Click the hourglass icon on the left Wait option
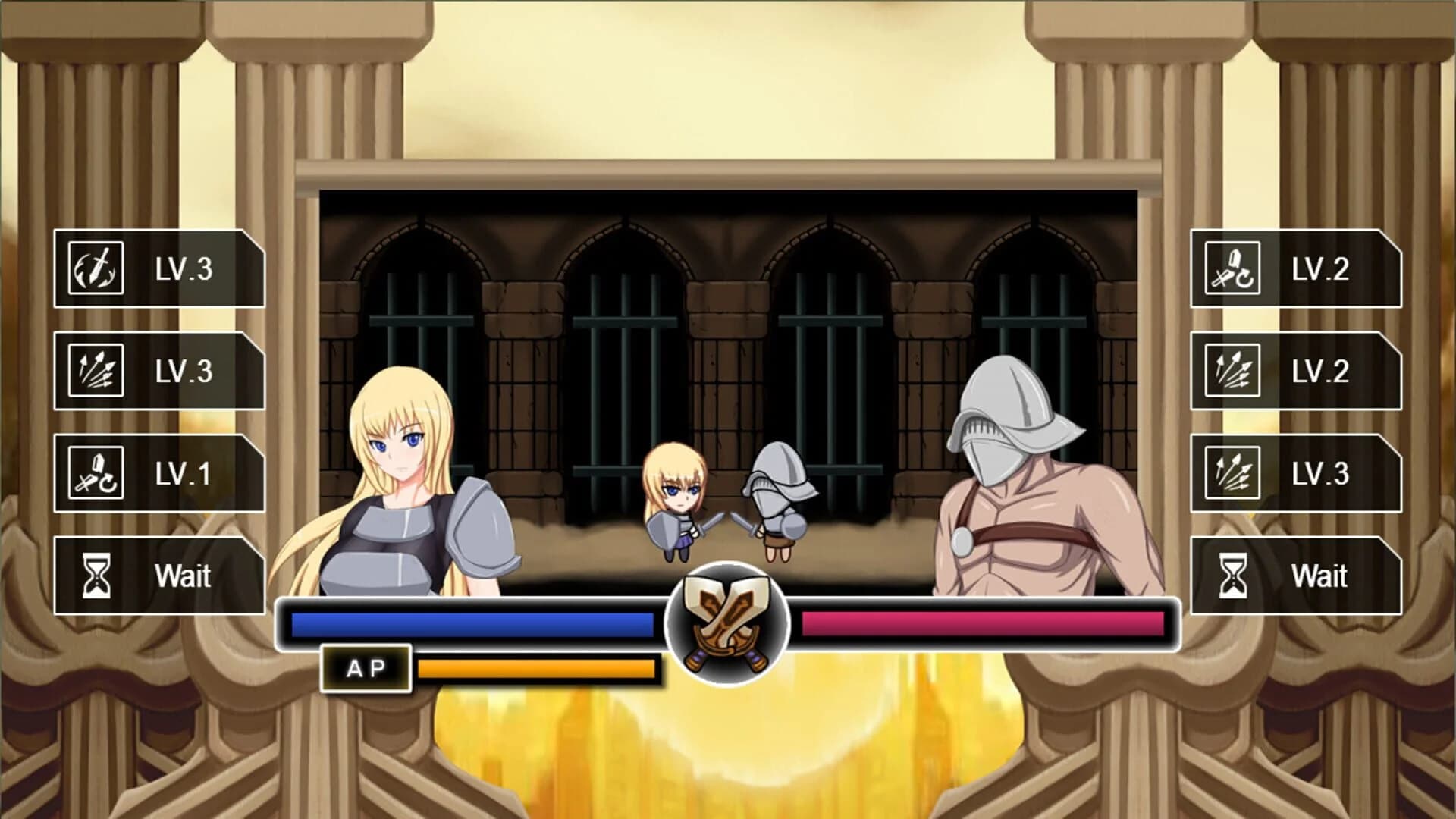Viewport: 1456px width, 819px height. (x=96, y=576)
